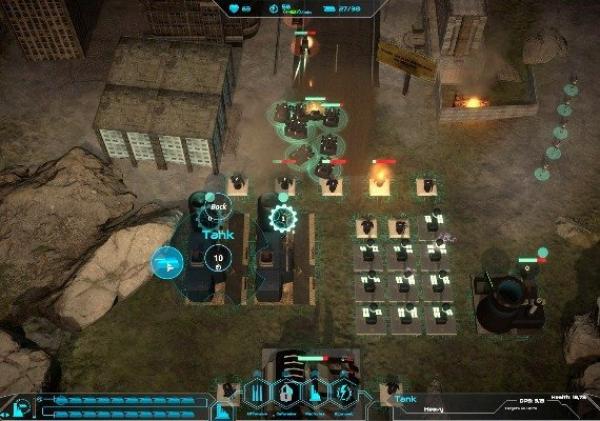The height and width of the screenshot is (421, 600).
Task: Select the gear-shaped build marker numbered 1
Action: pyautogui.click(x=283, y=218)
